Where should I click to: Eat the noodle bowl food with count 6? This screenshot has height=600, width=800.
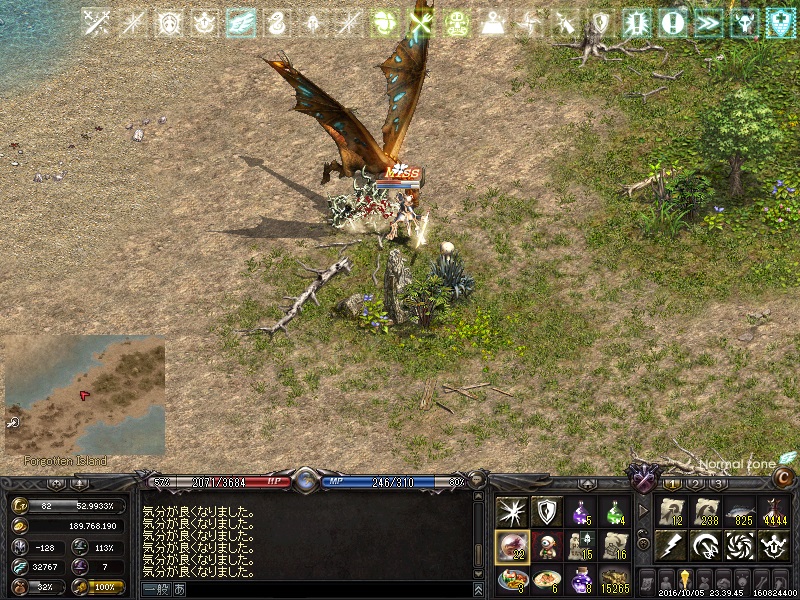tap(546, 580)
